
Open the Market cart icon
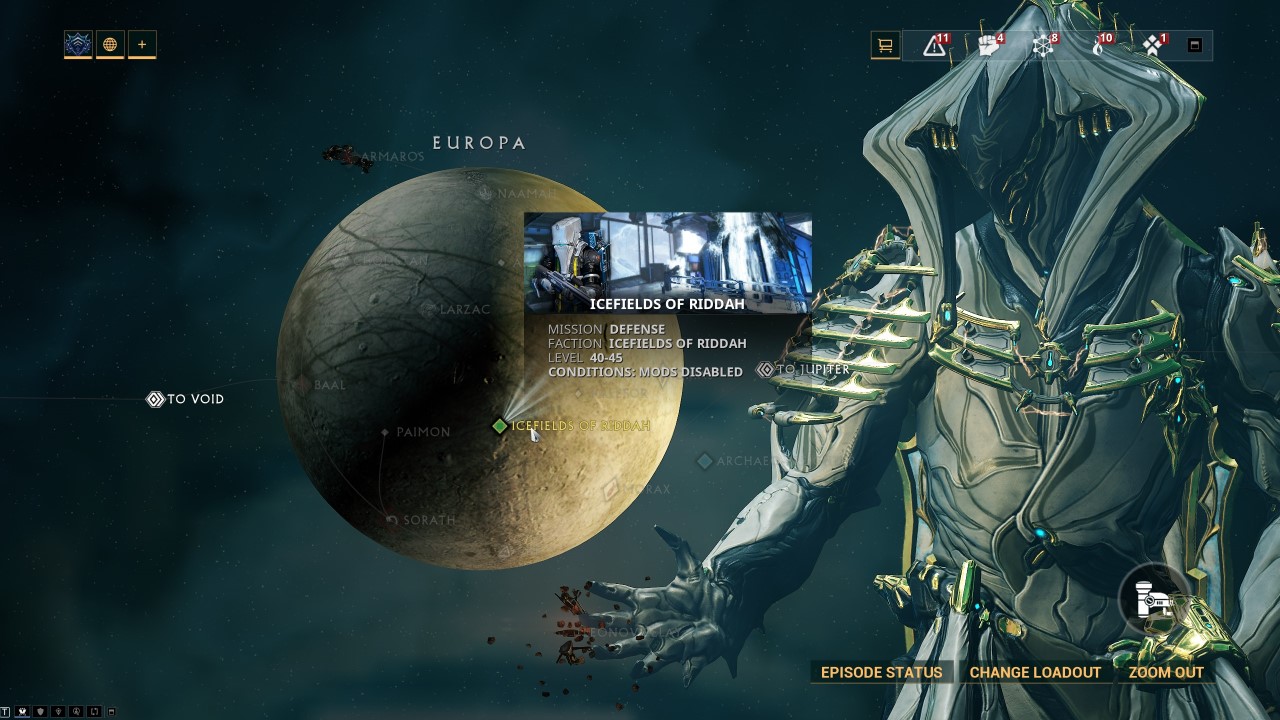tap(884, 45)
